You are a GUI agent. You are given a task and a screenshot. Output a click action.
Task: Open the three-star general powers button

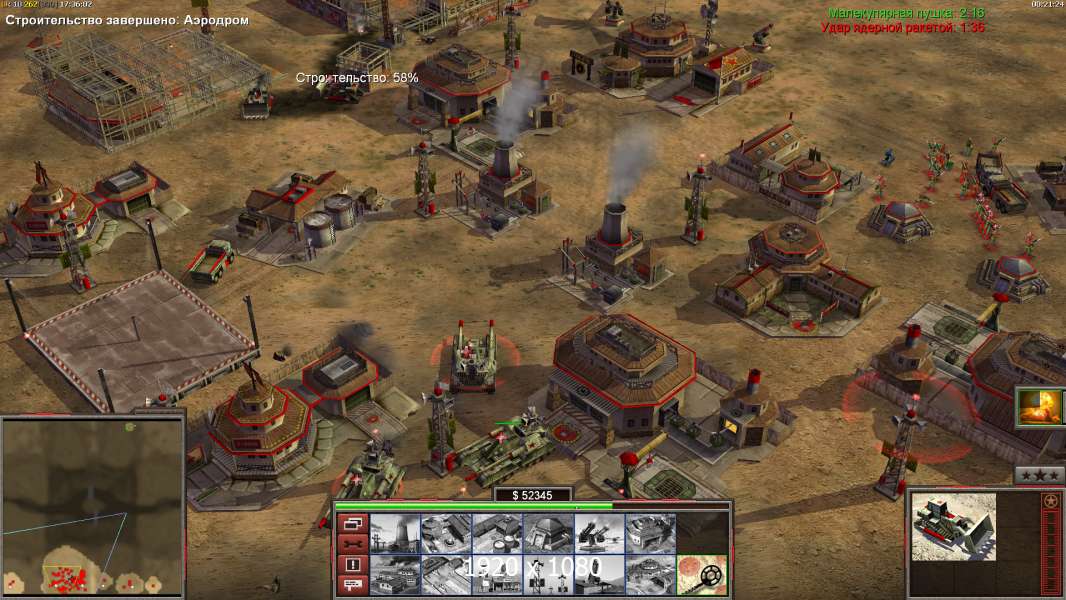coord(1039,475)
